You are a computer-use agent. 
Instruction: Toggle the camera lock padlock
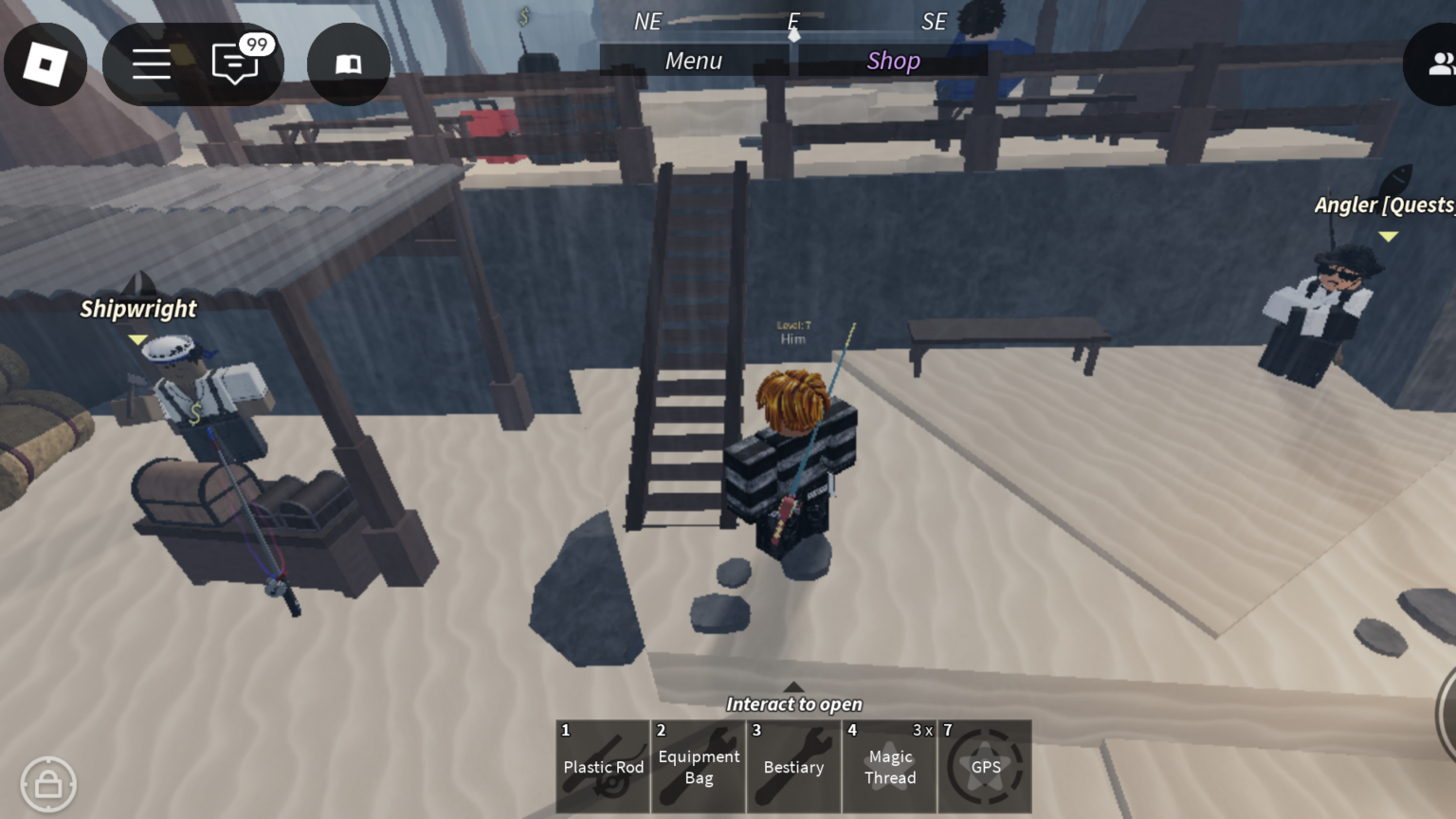click(x=49, y=784)
